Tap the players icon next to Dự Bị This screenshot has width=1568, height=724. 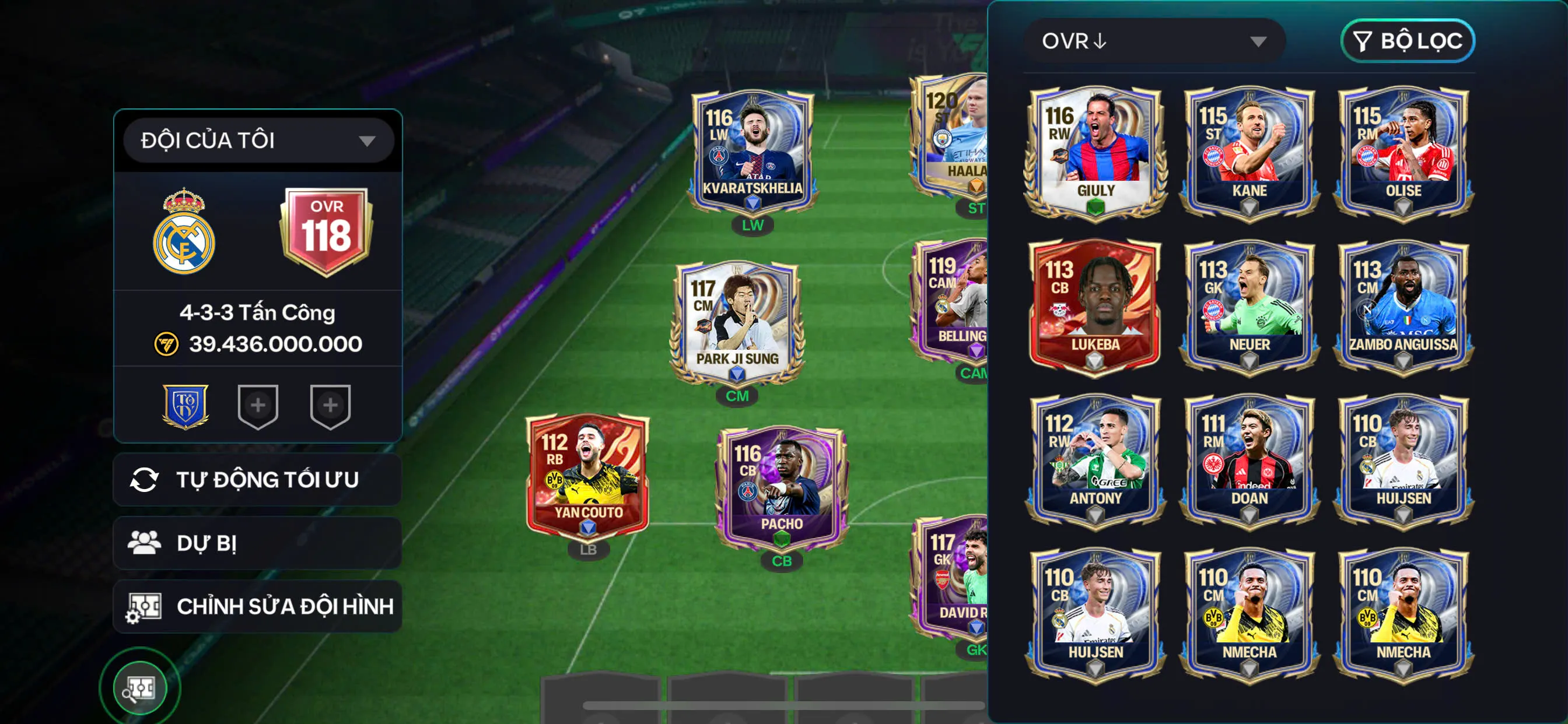(145, 542)
